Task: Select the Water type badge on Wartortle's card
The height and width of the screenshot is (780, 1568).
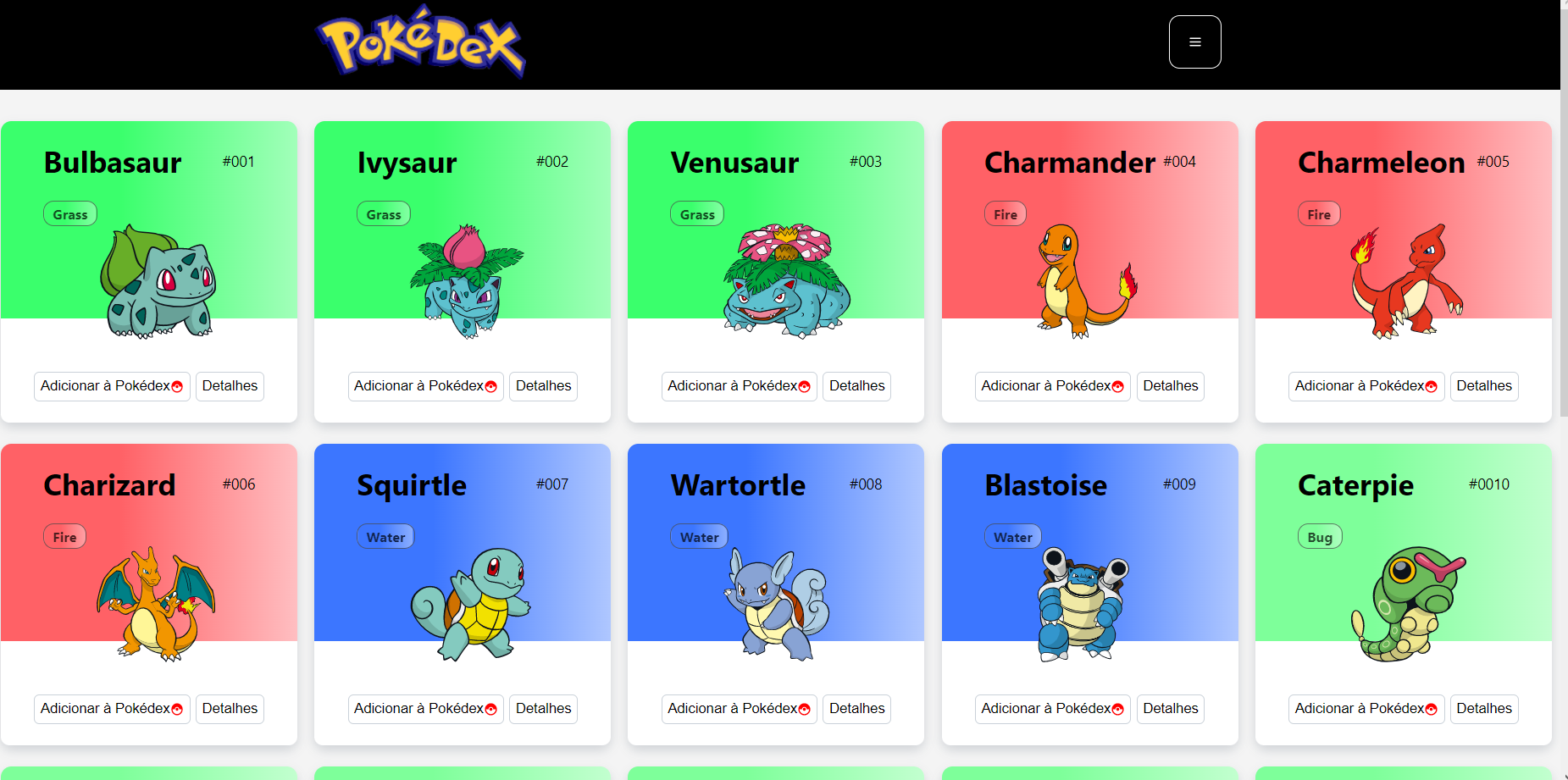Action: pyautogui.click(x=698, y=536)
